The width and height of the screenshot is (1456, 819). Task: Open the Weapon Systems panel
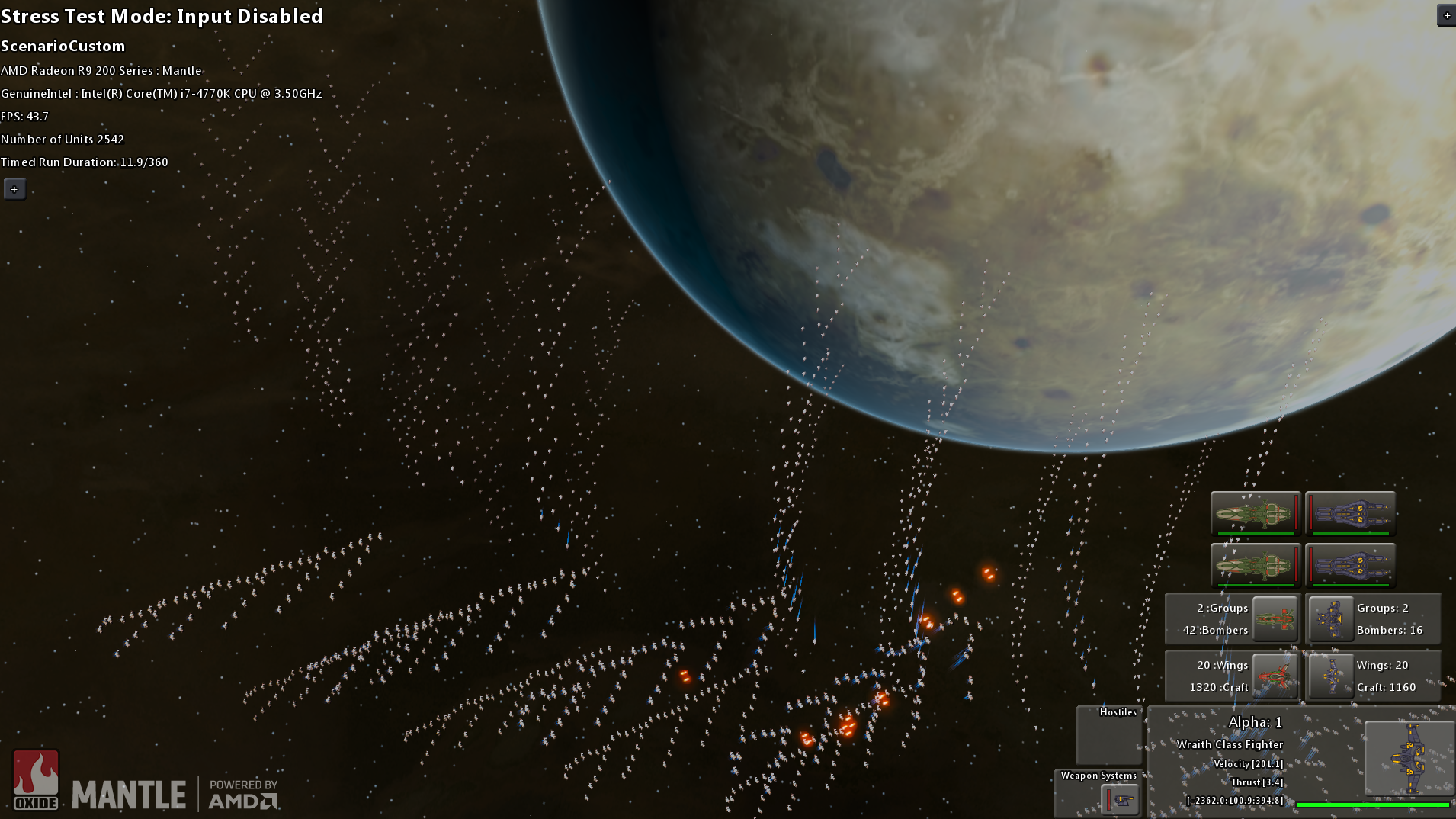click(x=1098, y=775)
